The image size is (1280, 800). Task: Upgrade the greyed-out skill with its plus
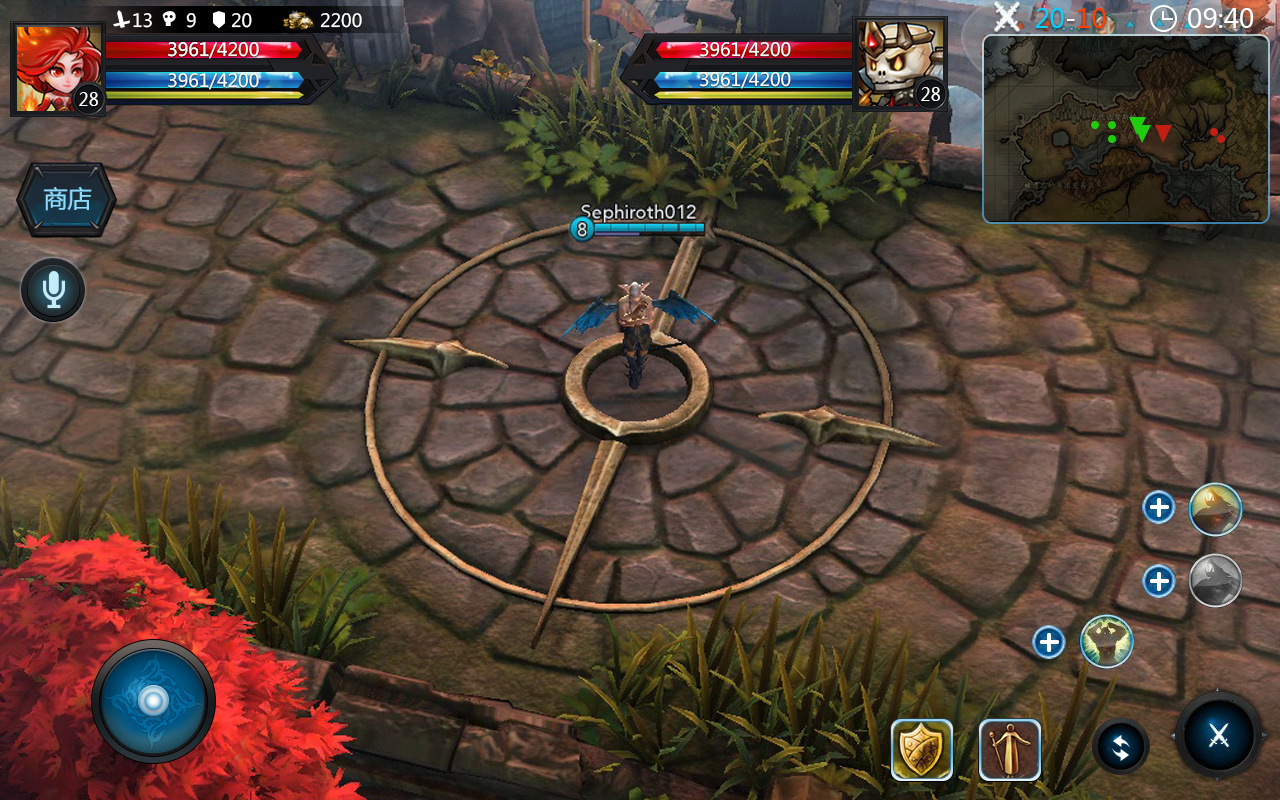coord(1159,580)
